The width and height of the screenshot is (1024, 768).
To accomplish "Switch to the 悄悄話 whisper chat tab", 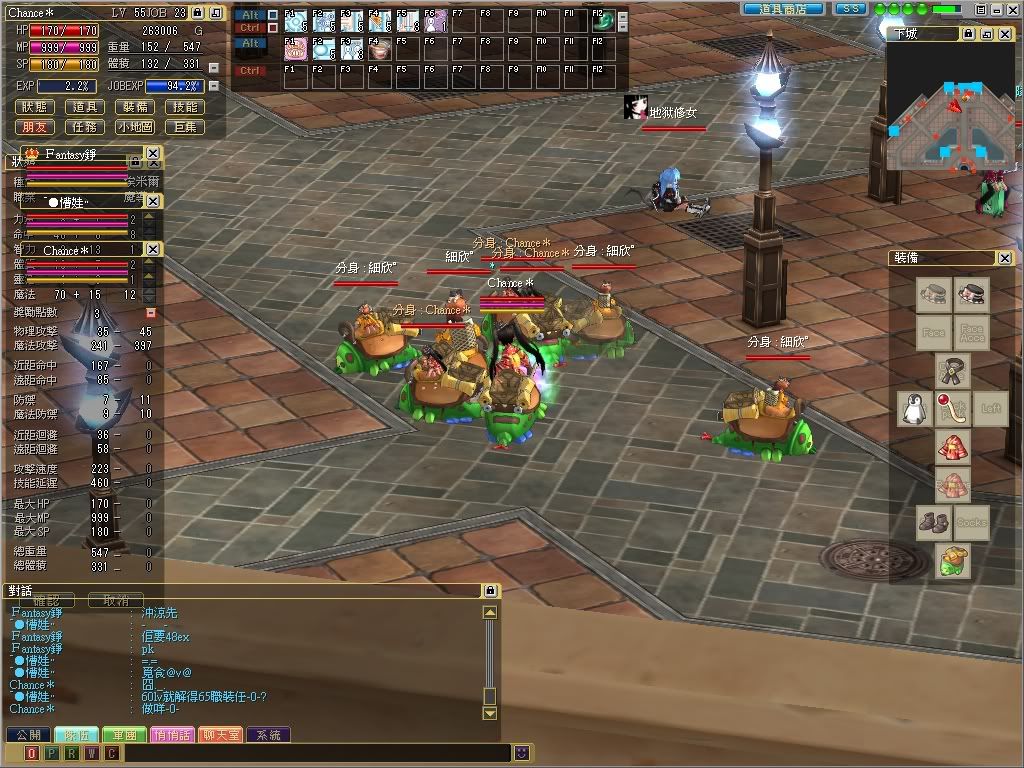I will [172, 735].
